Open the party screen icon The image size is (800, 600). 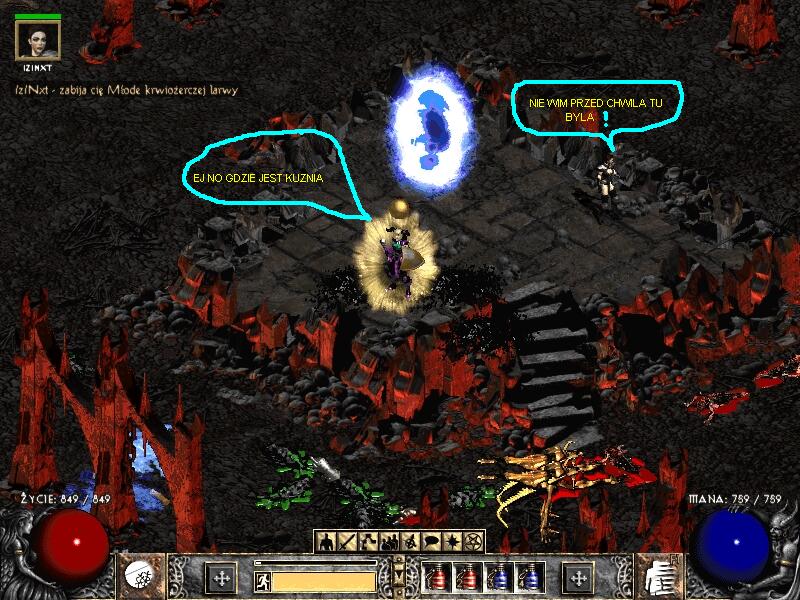tap(389, 541)
